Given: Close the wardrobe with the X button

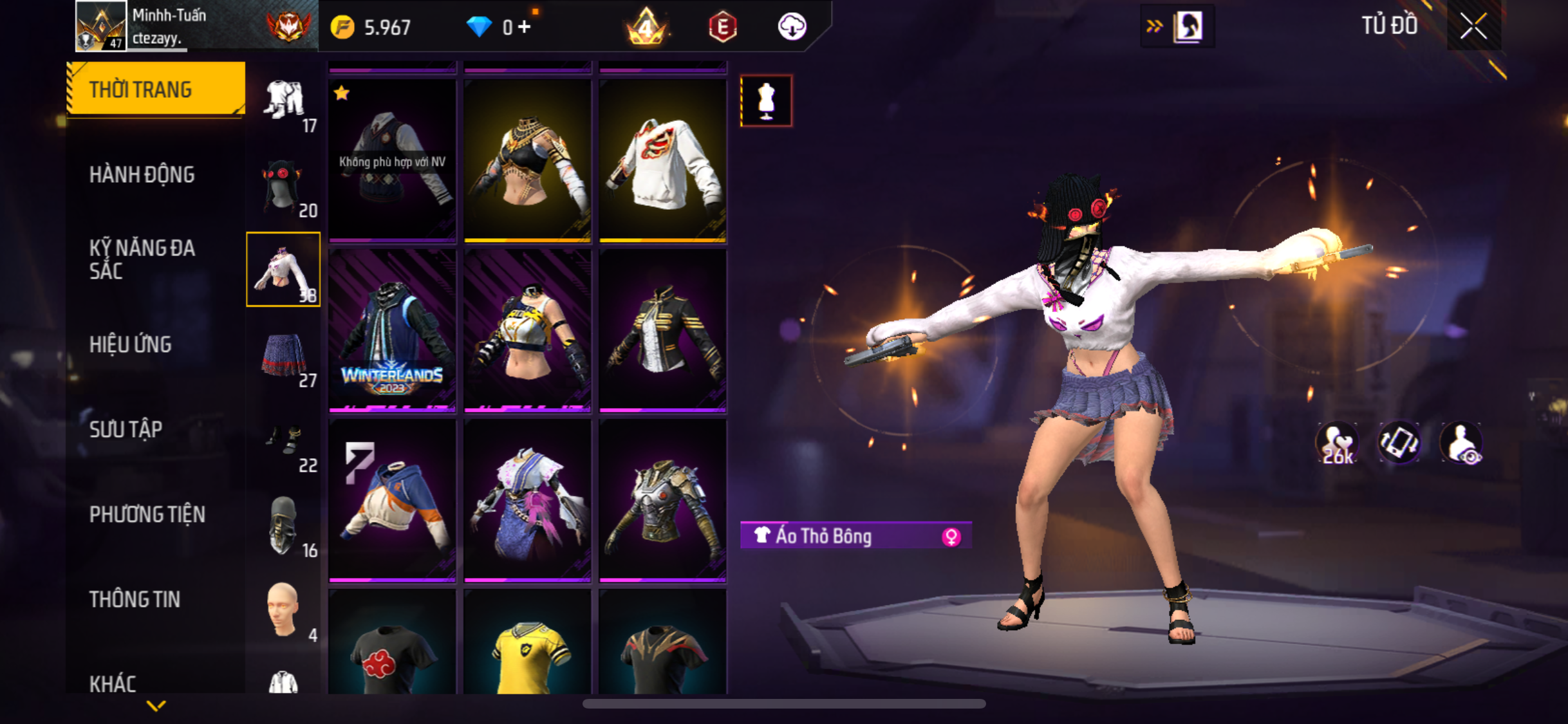Looking at the screenshot, I should click(1473, 26).
